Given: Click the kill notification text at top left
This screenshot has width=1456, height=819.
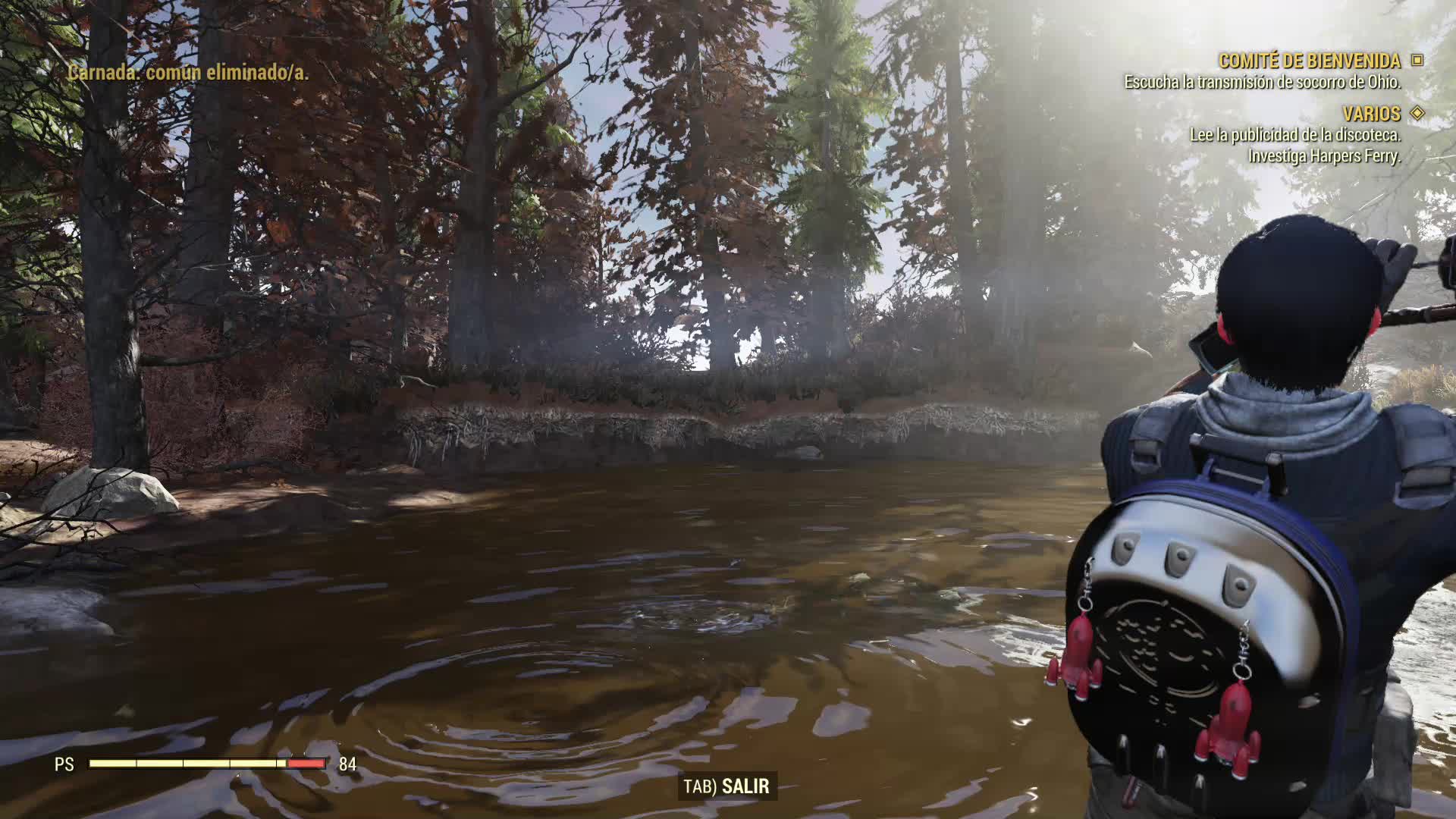Looking at the screenshot, I should (187, 74).
